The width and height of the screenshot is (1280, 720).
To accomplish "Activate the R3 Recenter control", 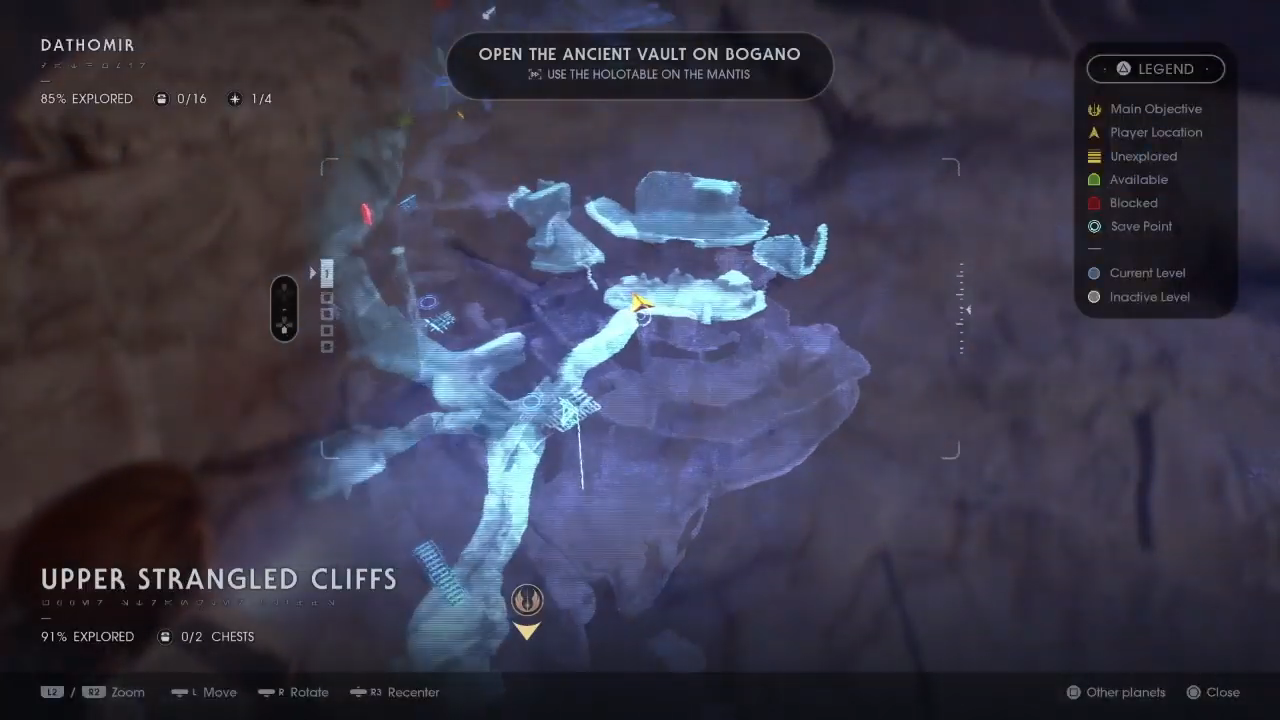I will [x=394, y=692].
